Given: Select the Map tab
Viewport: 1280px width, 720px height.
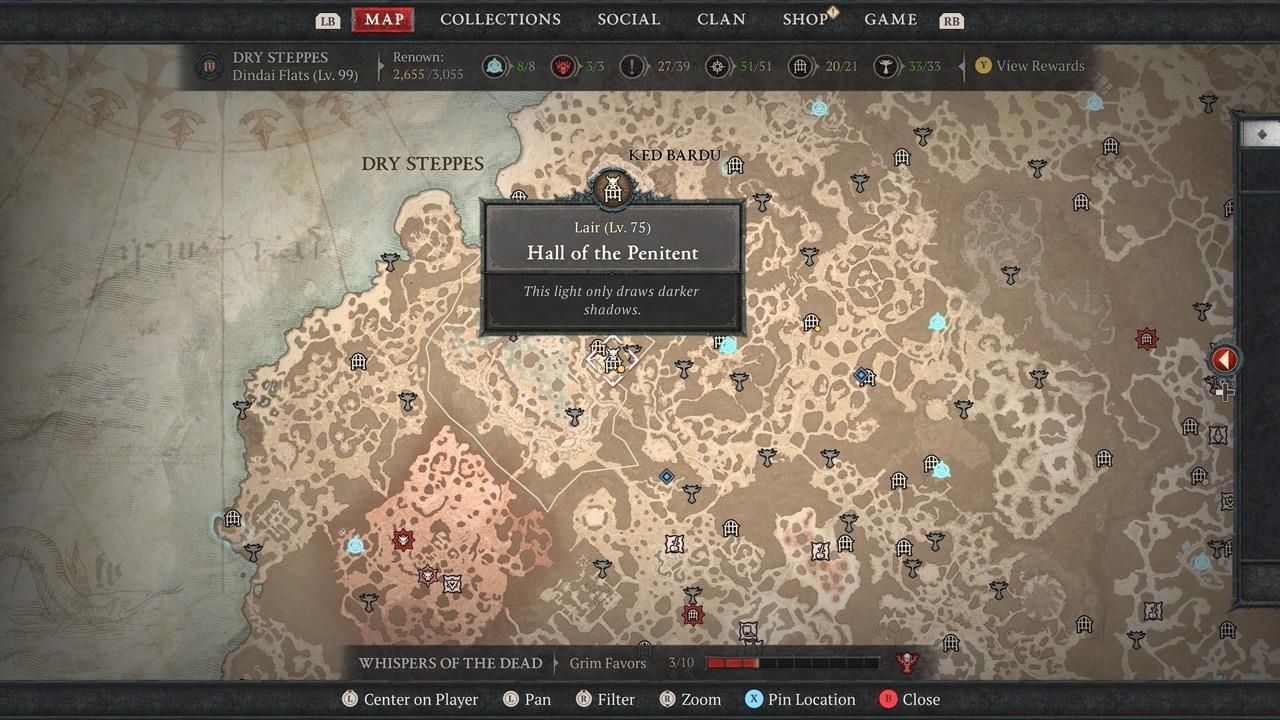Looking at the screenshot, I should click(x=384, y=20).
